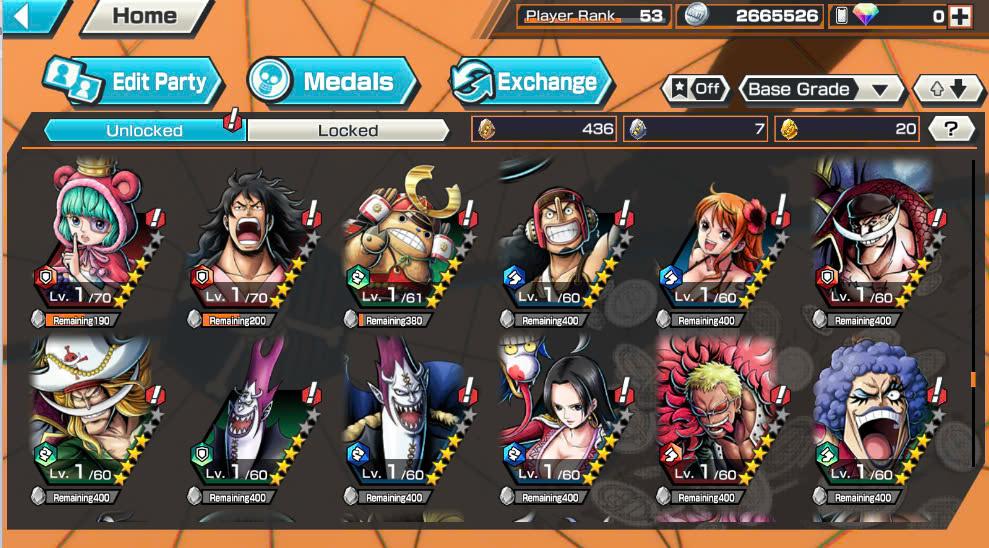Image resolution: width=989 pixels, height=548 pixels.
Task: Open the Edit Party menu
Action: click(x=133, y=82)
